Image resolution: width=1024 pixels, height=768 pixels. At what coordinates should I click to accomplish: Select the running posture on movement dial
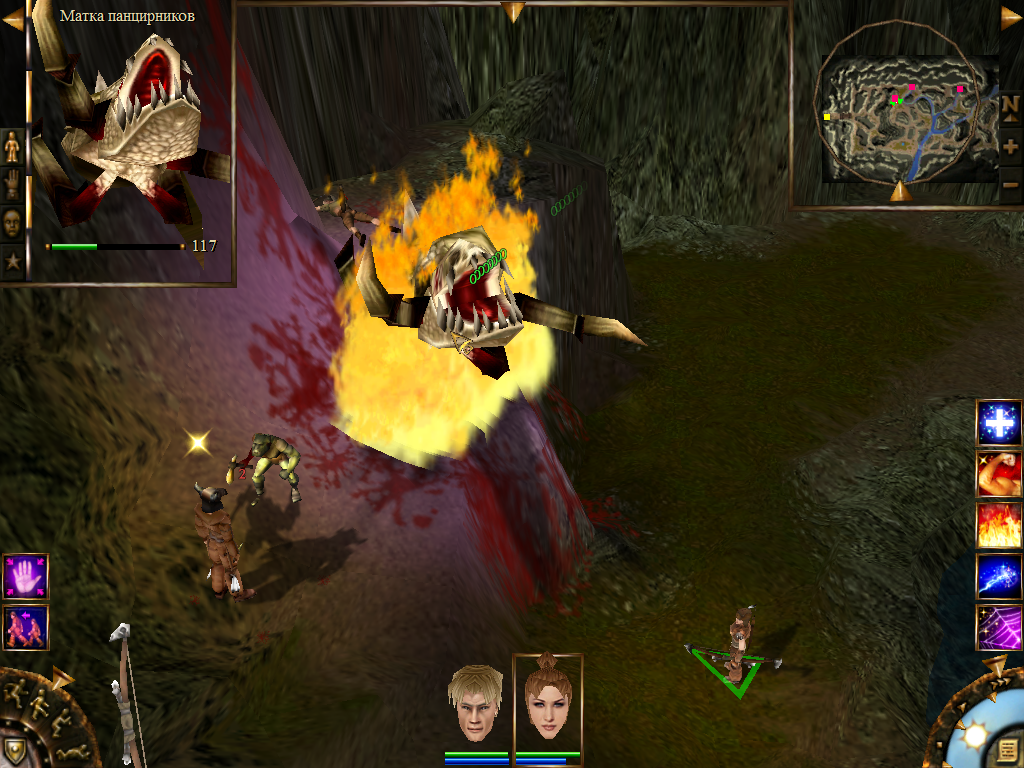click(x=16, y=692)
